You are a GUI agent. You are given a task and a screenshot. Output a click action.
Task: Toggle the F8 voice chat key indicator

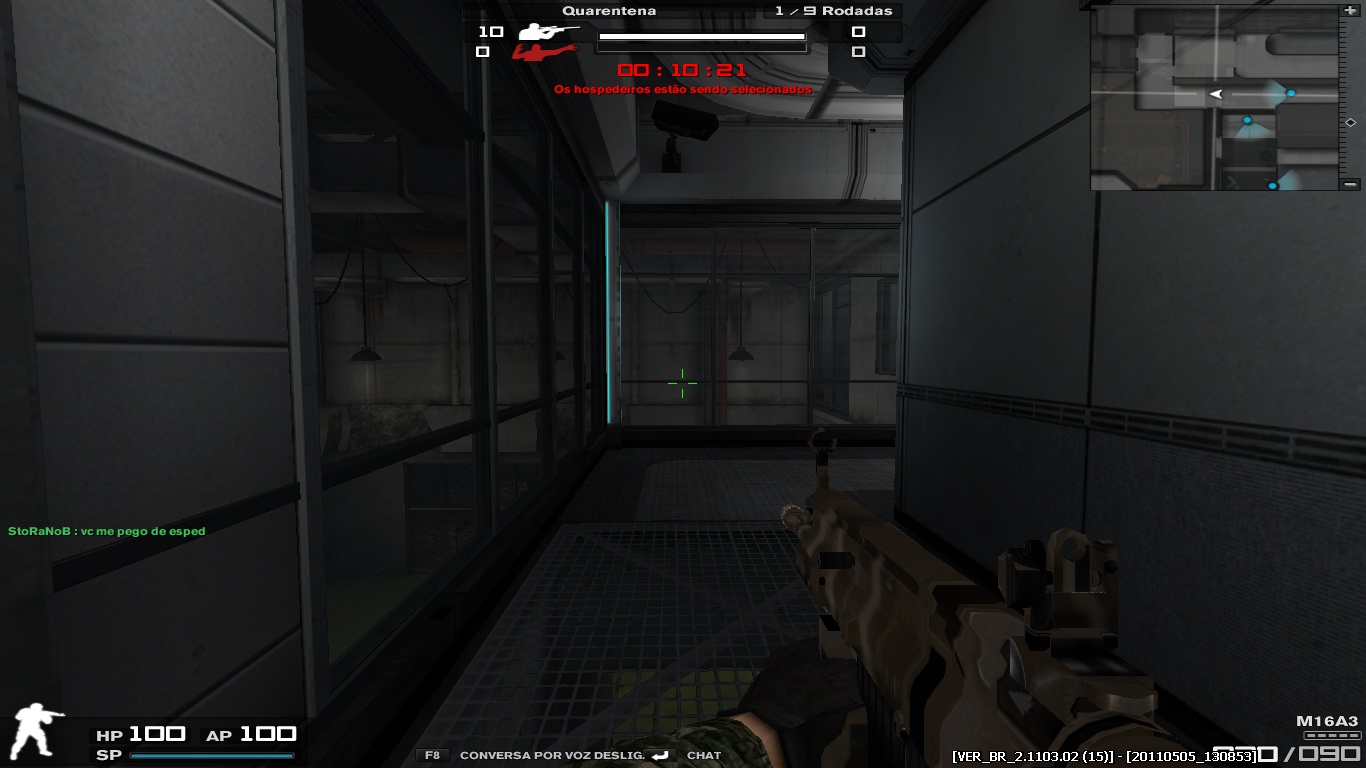431,755
